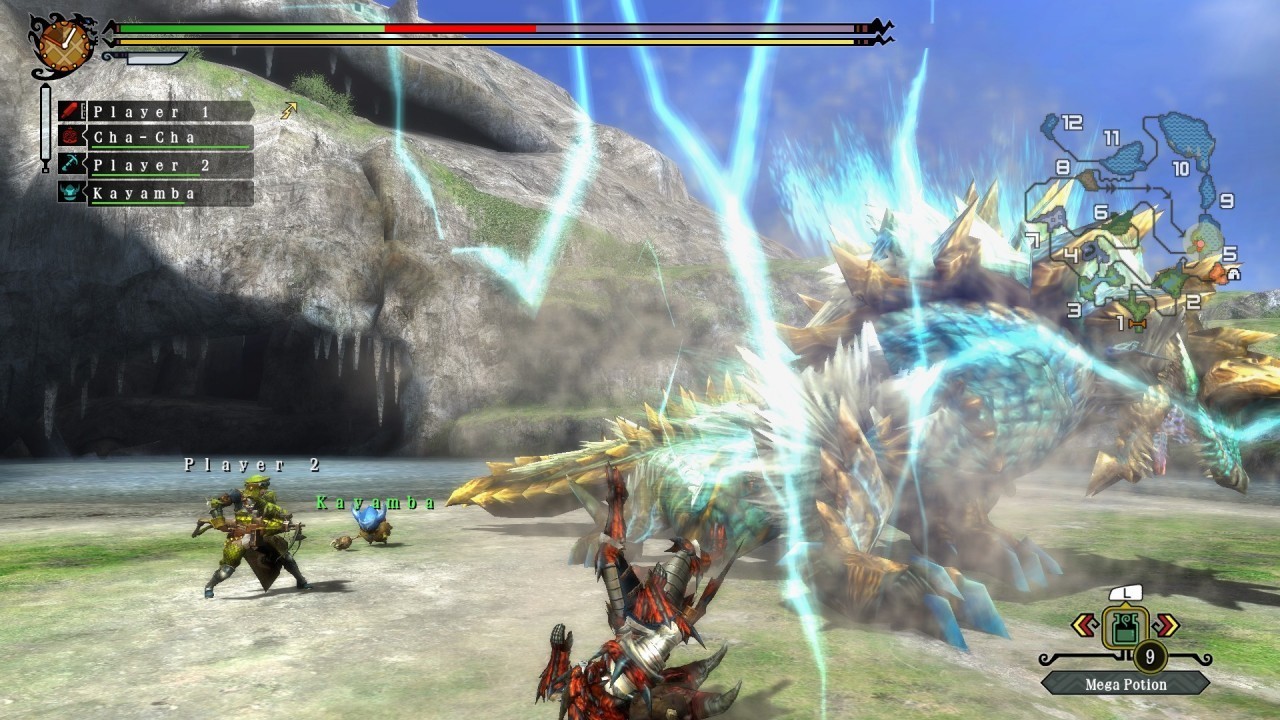Click the item count badge showing 9
The height and width of the screenshot is (720, 1280).
1151,657
